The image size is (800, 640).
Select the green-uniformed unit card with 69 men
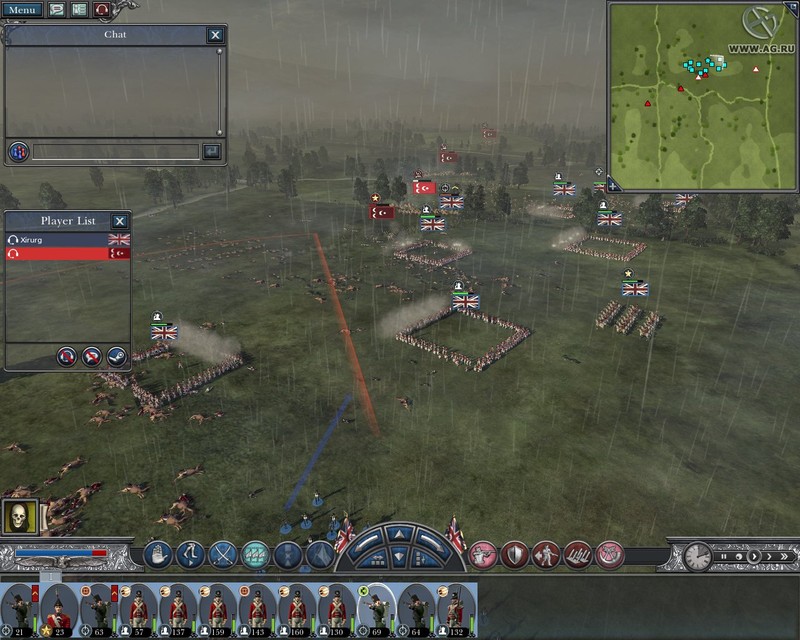tap(377, 607)
